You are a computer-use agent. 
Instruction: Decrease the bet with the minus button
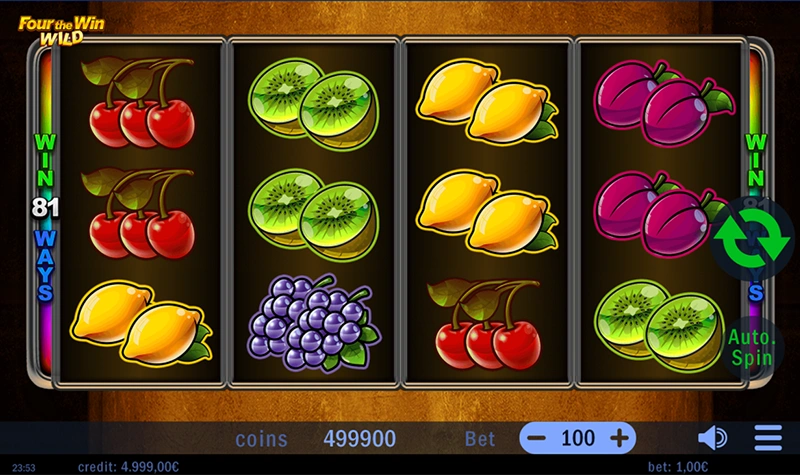pyautogui.click(x=539, y=438)
